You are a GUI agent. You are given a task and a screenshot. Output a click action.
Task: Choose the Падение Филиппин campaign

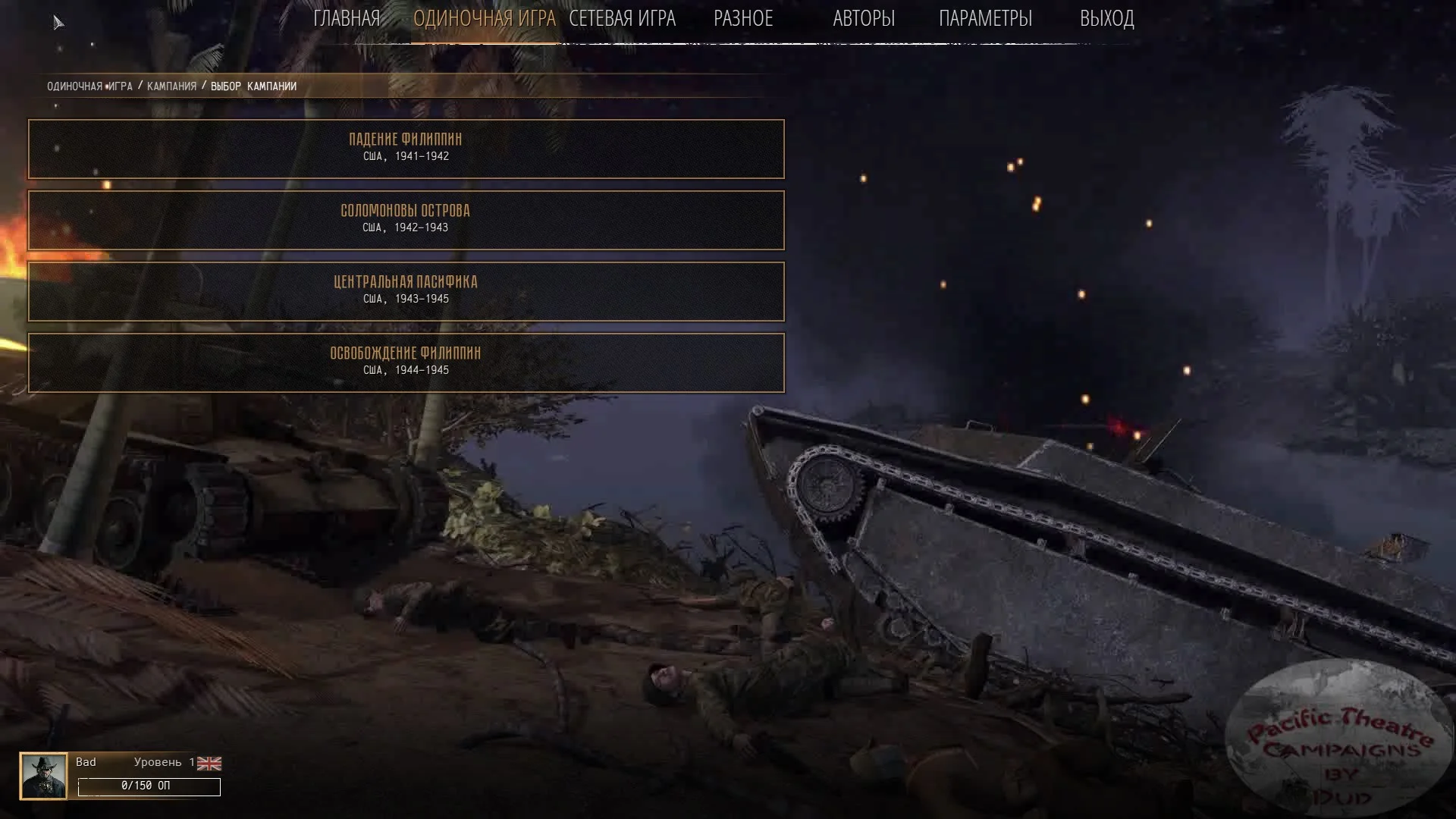[406, 149]
